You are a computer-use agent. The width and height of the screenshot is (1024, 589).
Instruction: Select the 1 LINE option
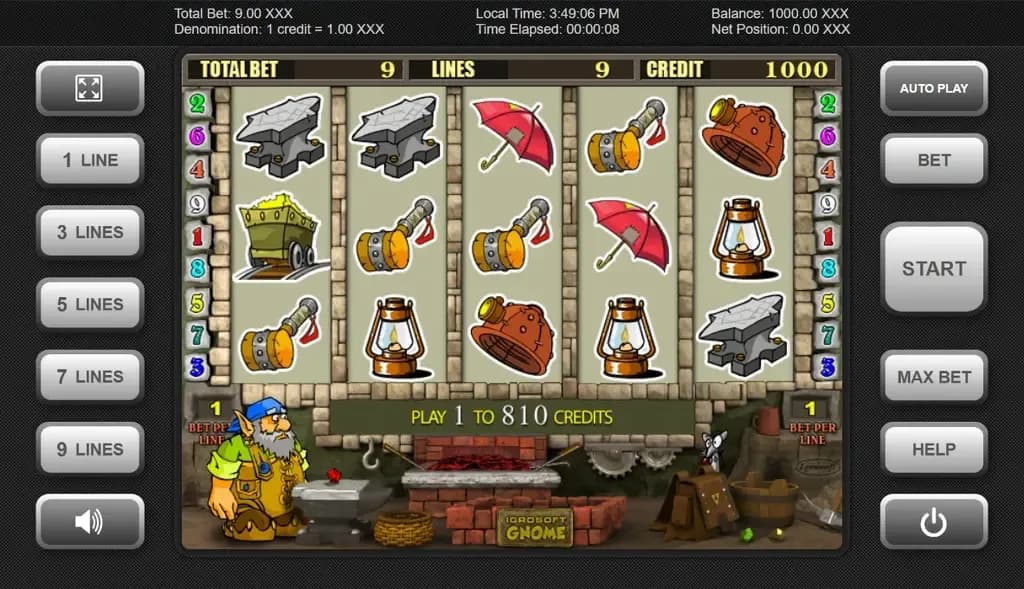point(90,160)
